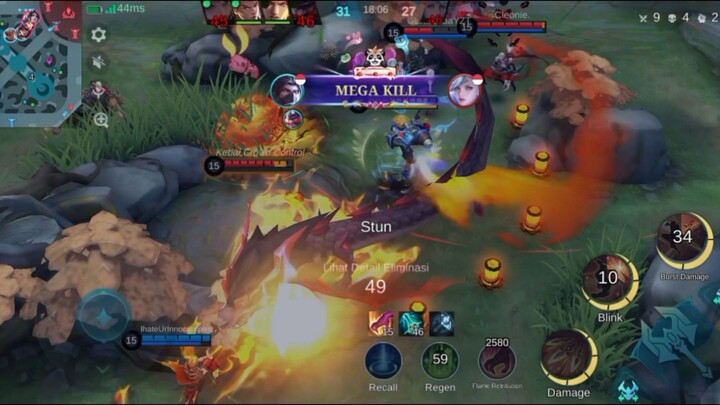Activate the Damage skill

[568, 357]
